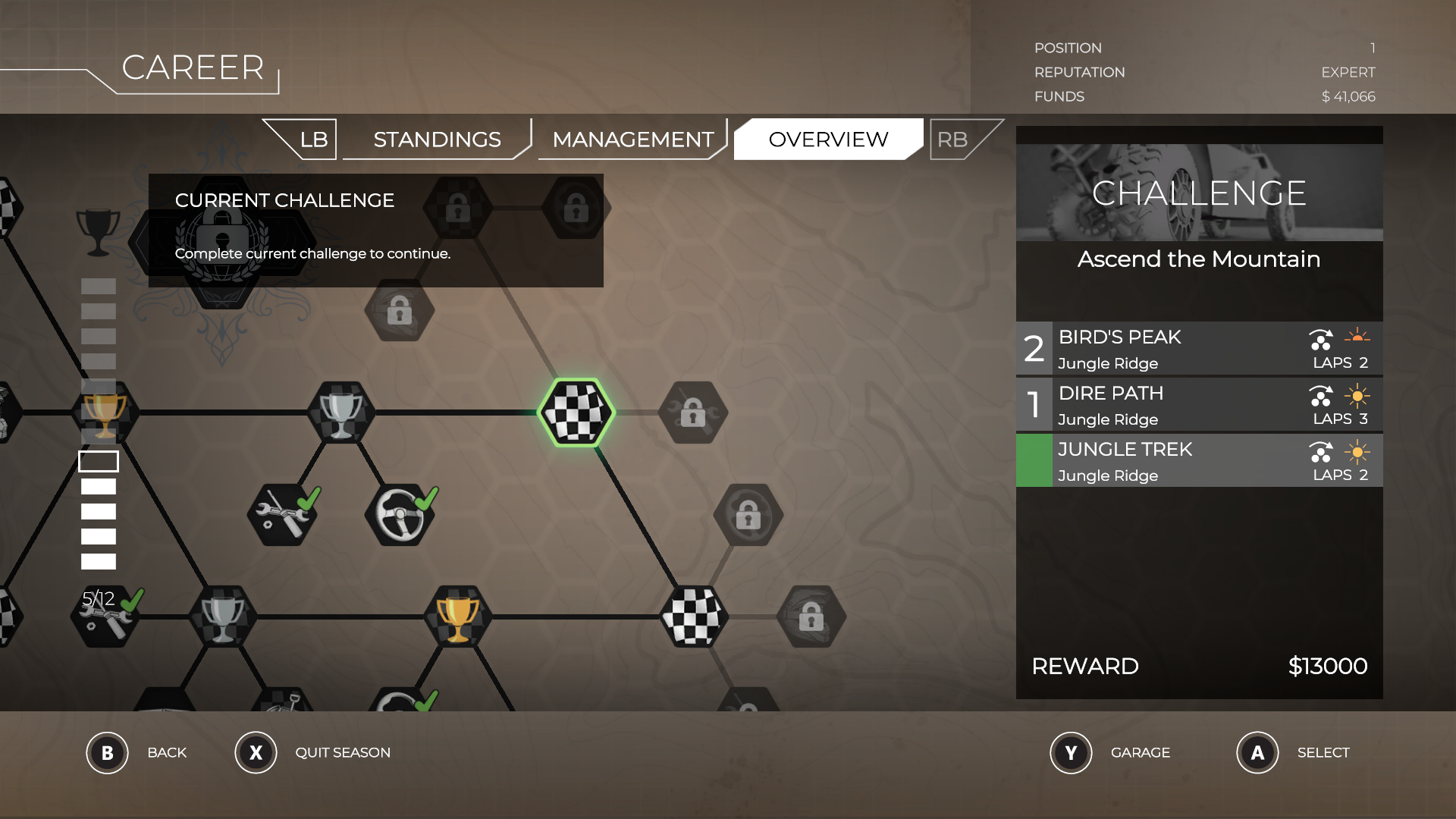Select the silver trophy node above the wrench and steering wheel nodes
Viewport: 1456px width, 819px height.
(x=341, y=413)
